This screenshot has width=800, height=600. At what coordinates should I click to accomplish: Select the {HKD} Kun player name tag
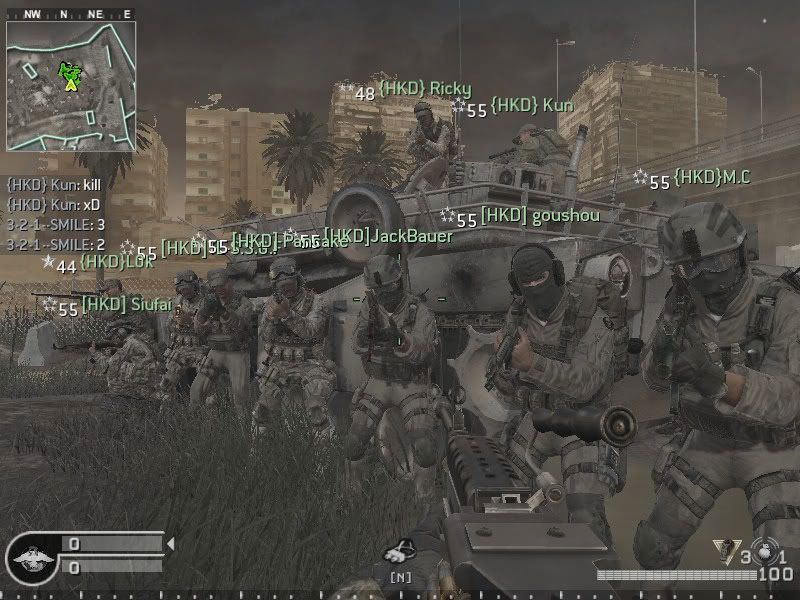point(532,105)
